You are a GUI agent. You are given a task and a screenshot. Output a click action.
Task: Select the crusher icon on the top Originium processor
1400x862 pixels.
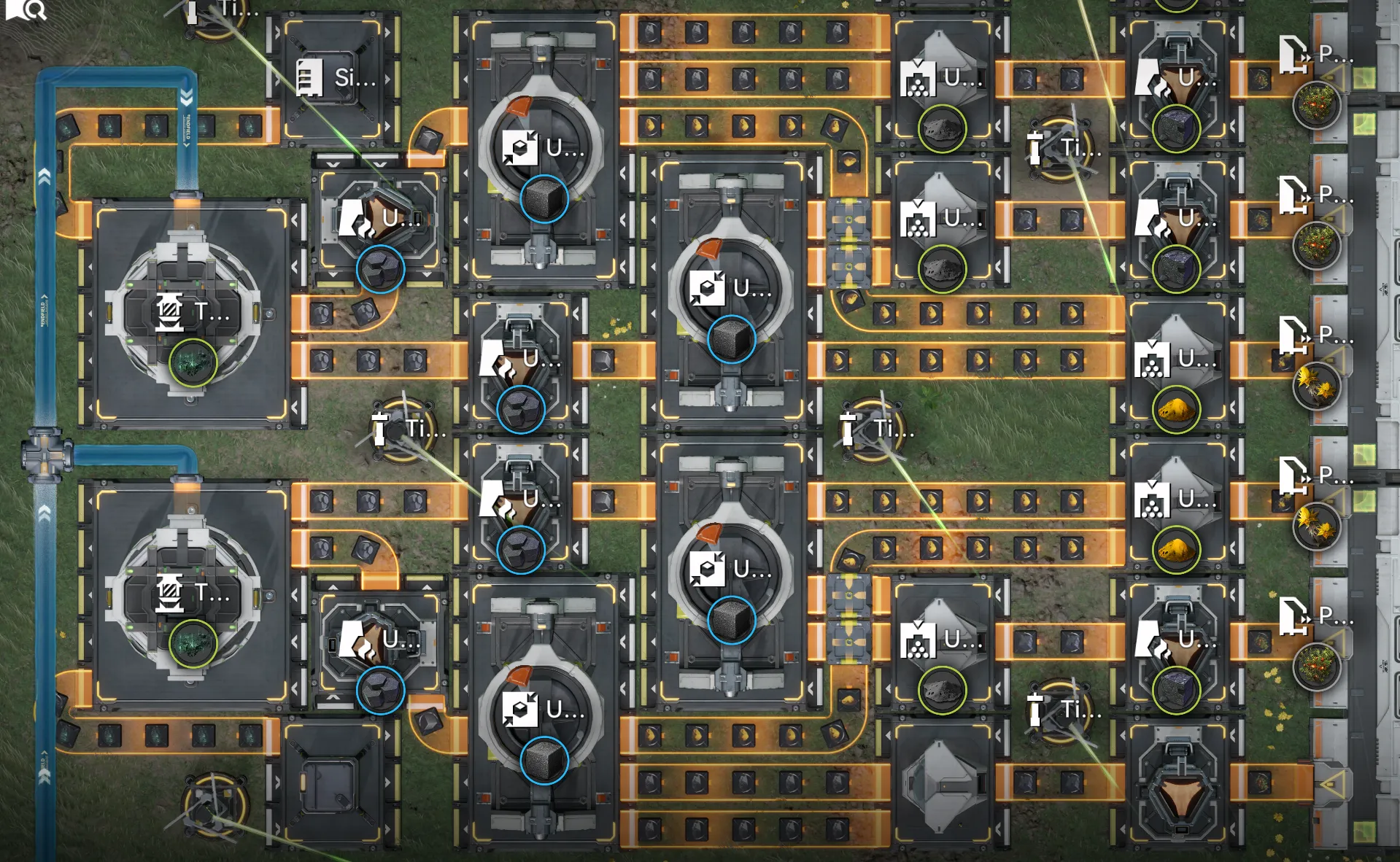(x=519, y=148)
